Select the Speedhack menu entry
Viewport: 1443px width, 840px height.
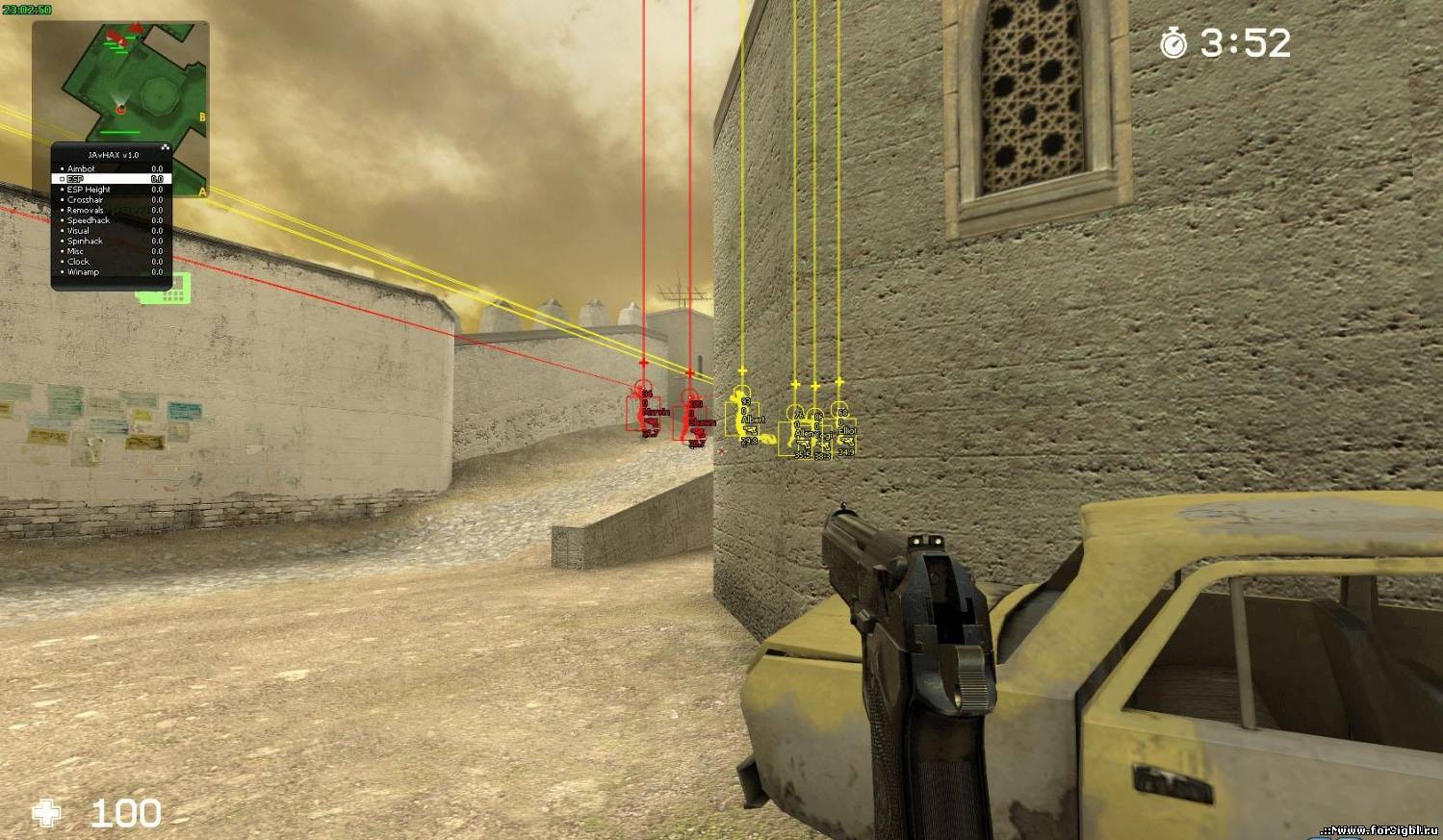(89, 219)
